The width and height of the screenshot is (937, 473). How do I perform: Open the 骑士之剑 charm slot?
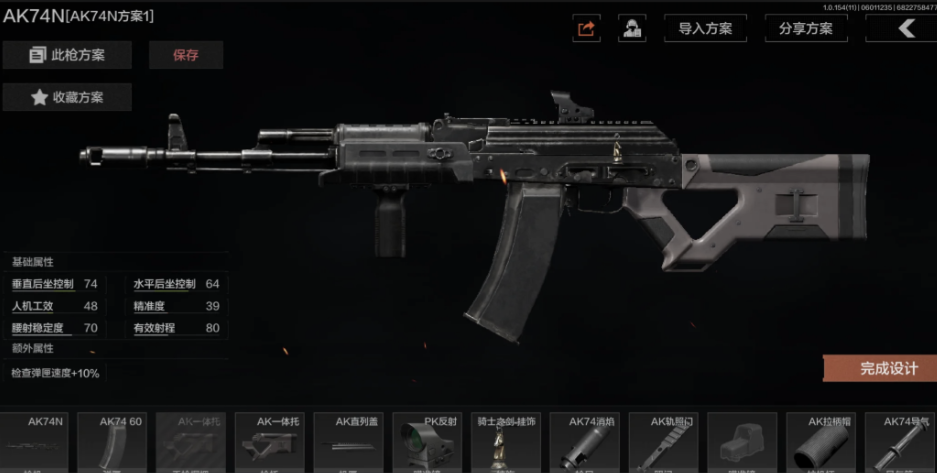[x=506, y=442]
